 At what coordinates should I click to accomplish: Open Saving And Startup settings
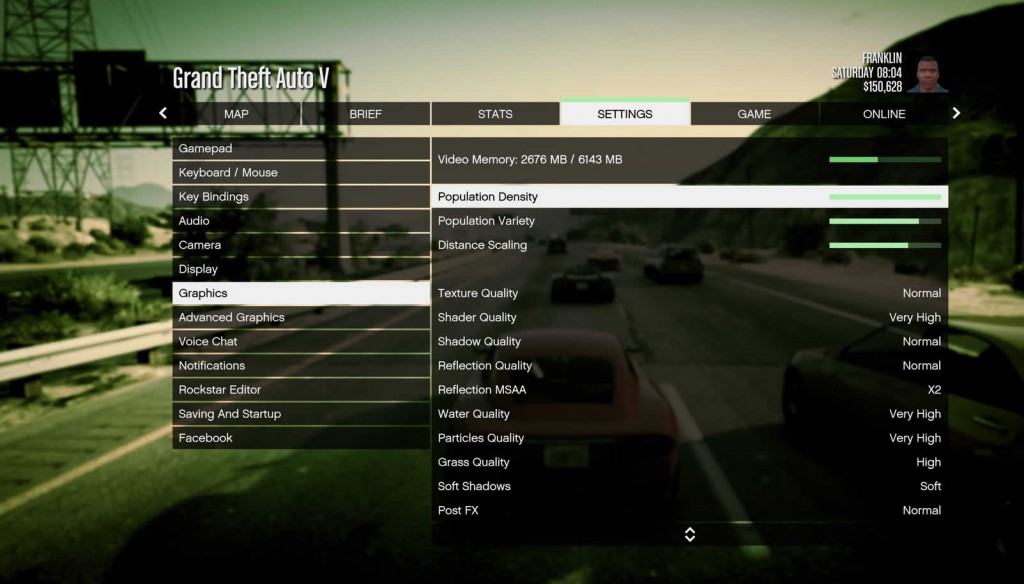[301, 414]
